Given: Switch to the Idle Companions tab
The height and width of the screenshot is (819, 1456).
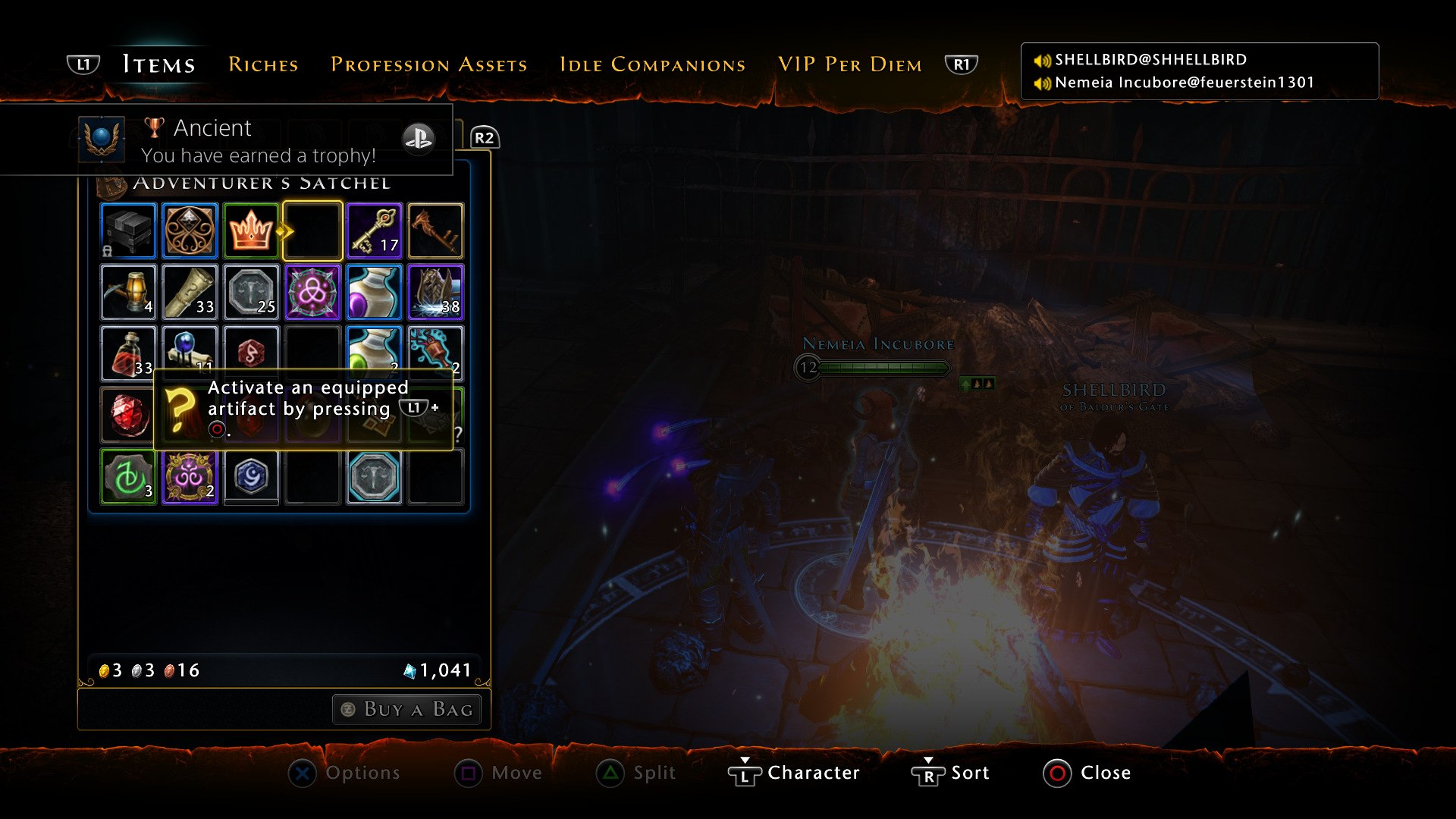Looking at the screenshot, I should 652,64.
